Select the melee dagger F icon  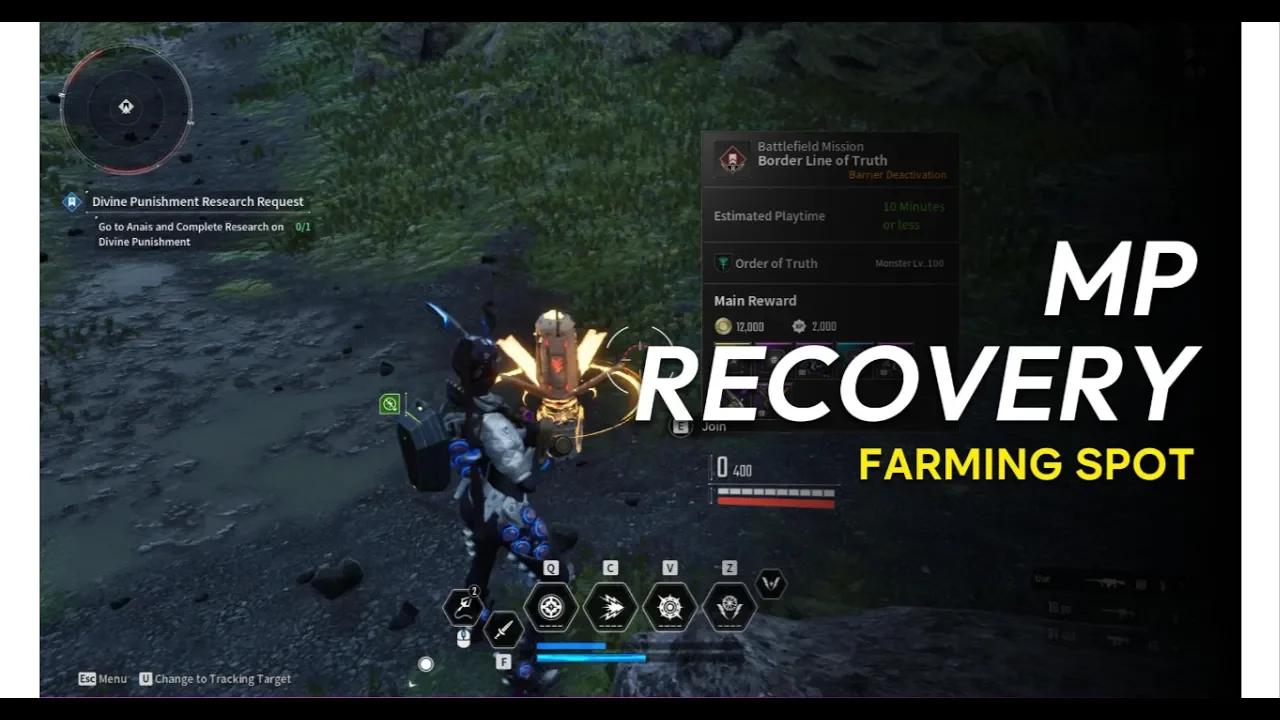[505, 632]
